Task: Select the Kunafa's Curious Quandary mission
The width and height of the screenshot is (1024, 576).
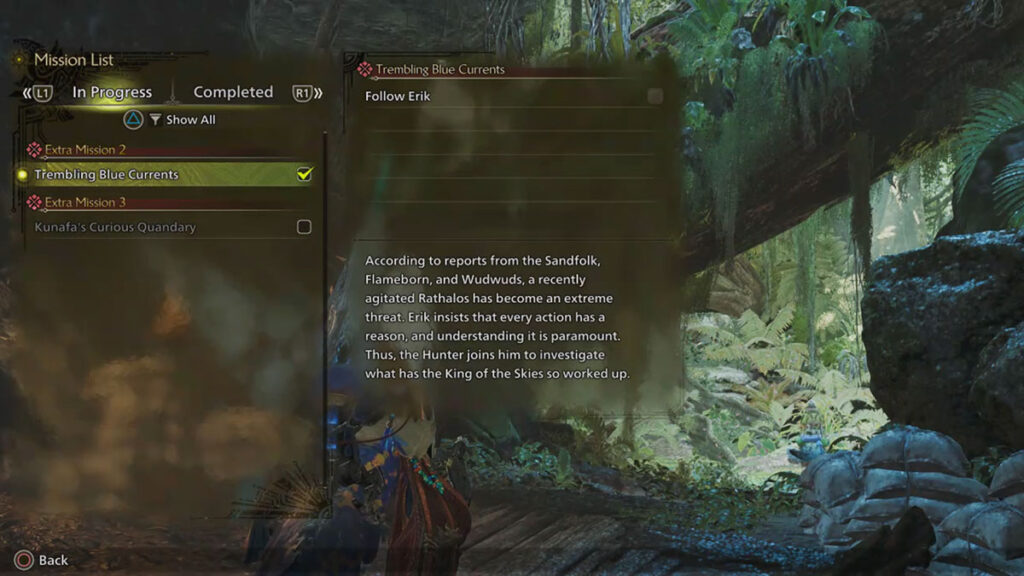Action: 115,227
